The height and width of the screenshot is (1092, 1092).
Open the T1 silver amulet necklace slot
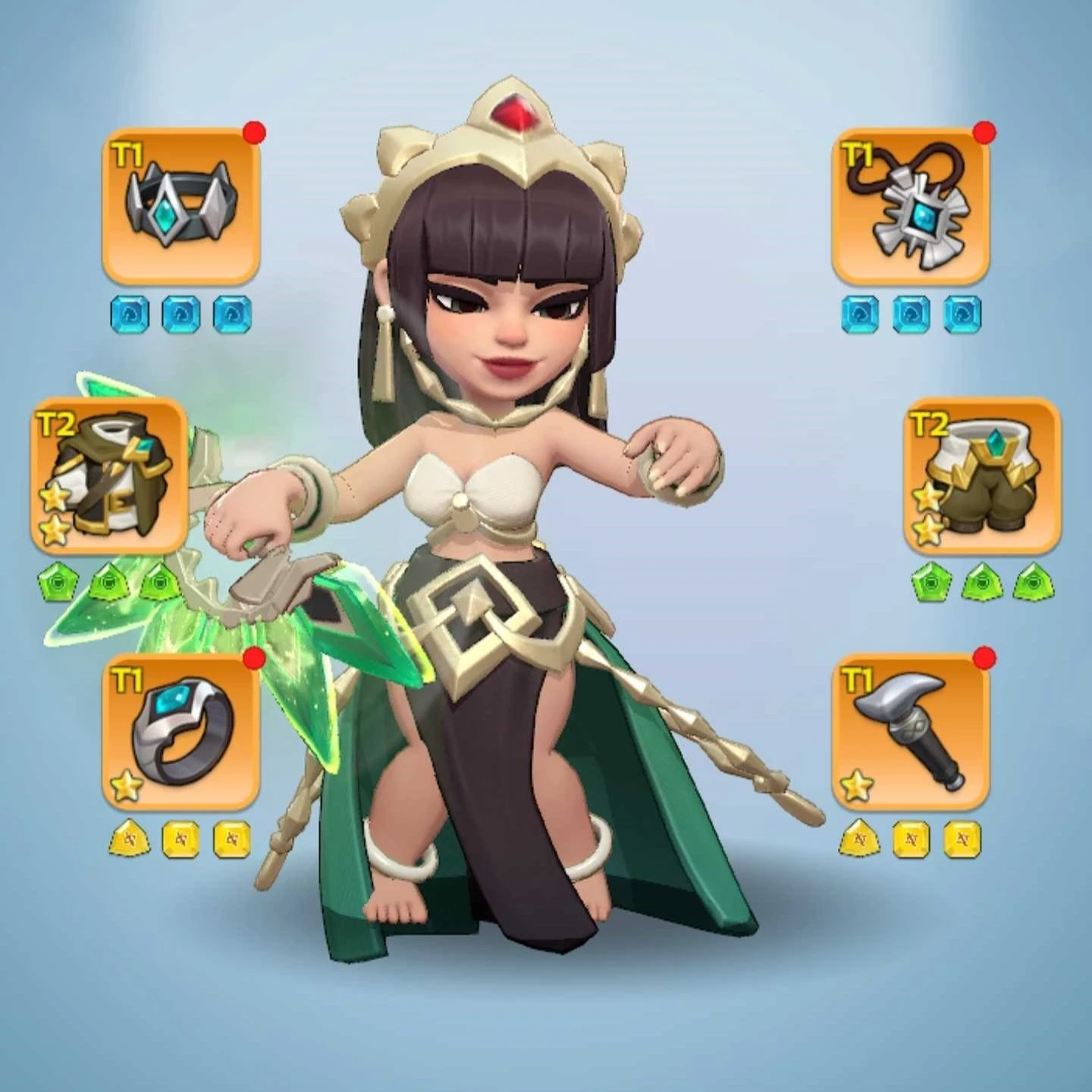[x=911, y=207]
